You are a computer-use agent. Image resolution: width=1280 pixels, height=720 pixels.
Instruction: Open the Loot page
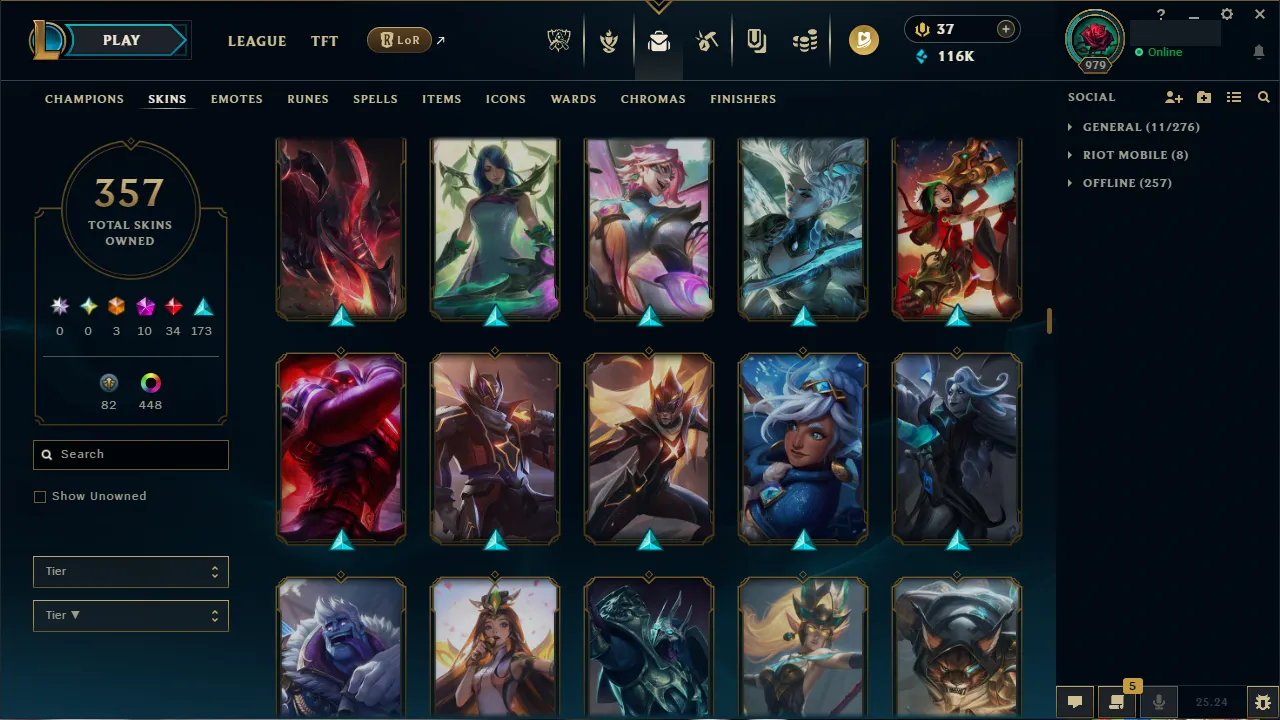[706, 40]
